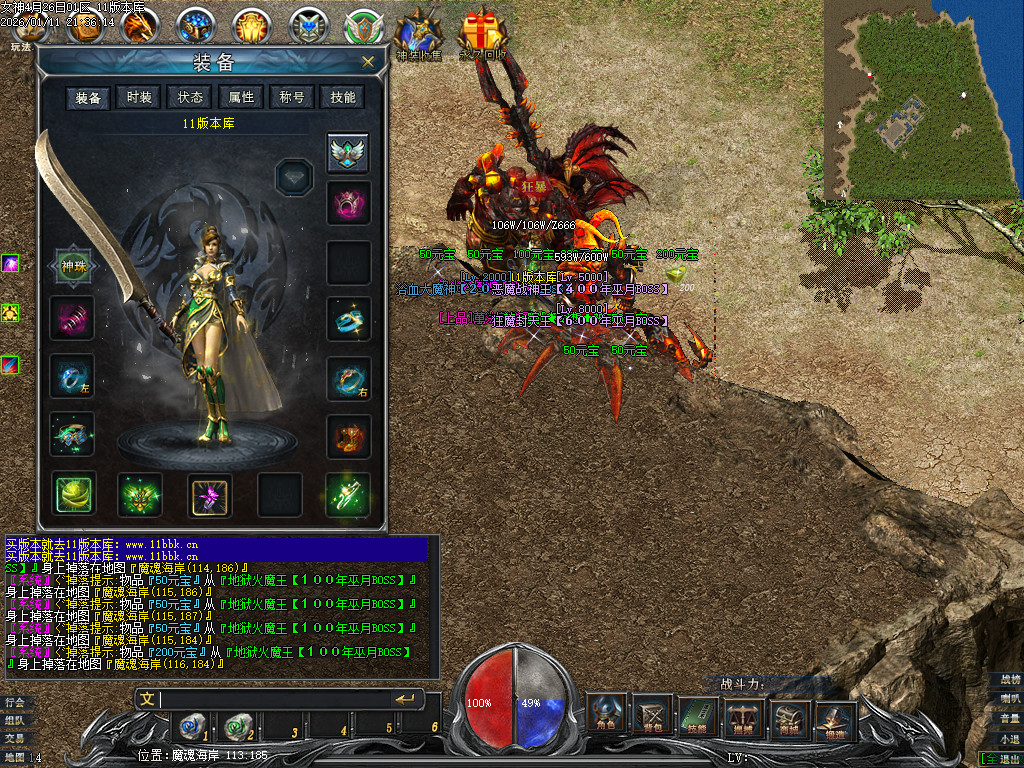
Task: Select the winged helmet equipment slot
Action: 348,153
